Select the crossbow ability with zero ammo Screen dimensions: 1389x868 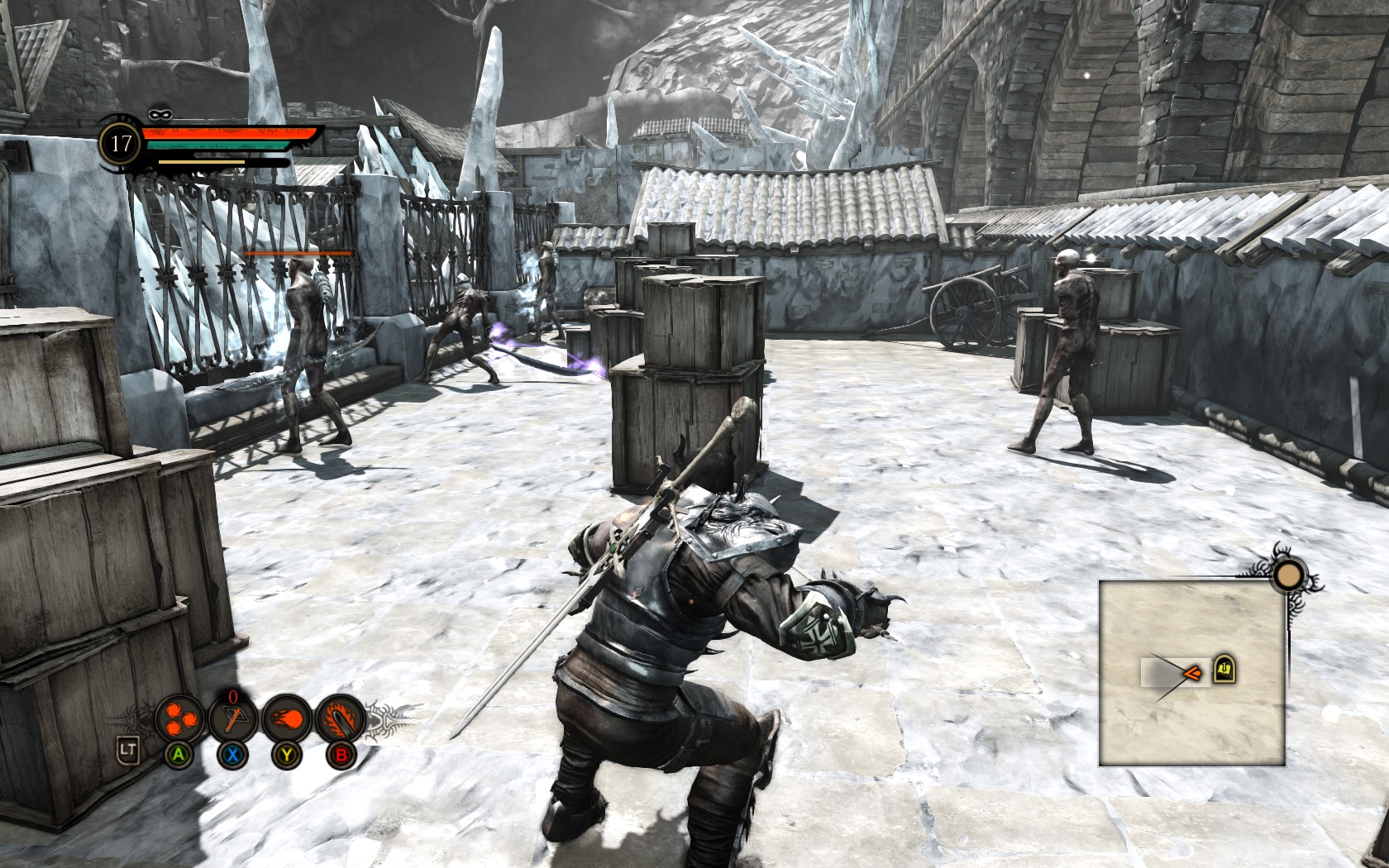tap(233, 718)
